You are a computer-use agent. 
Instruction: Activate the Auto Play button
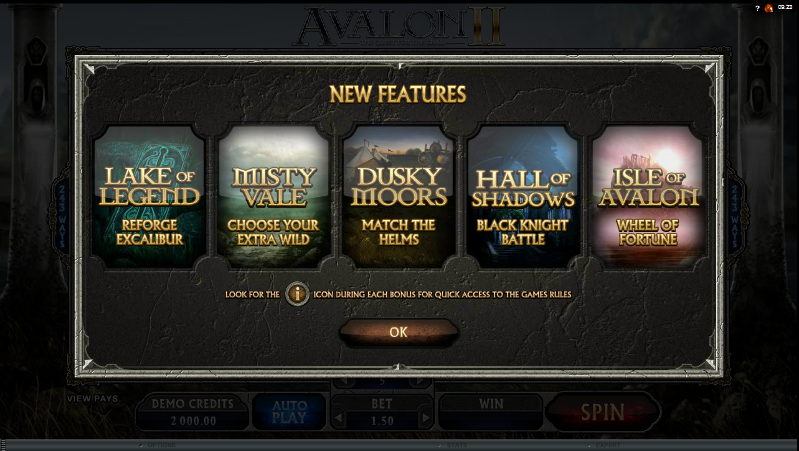[288, 412]
